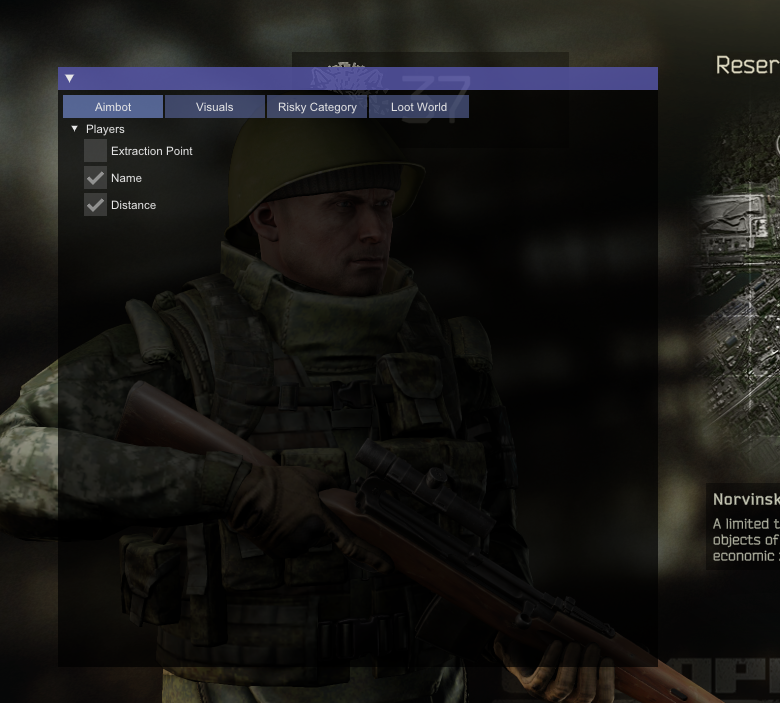Uncheck the Distance option

[95, 205]
